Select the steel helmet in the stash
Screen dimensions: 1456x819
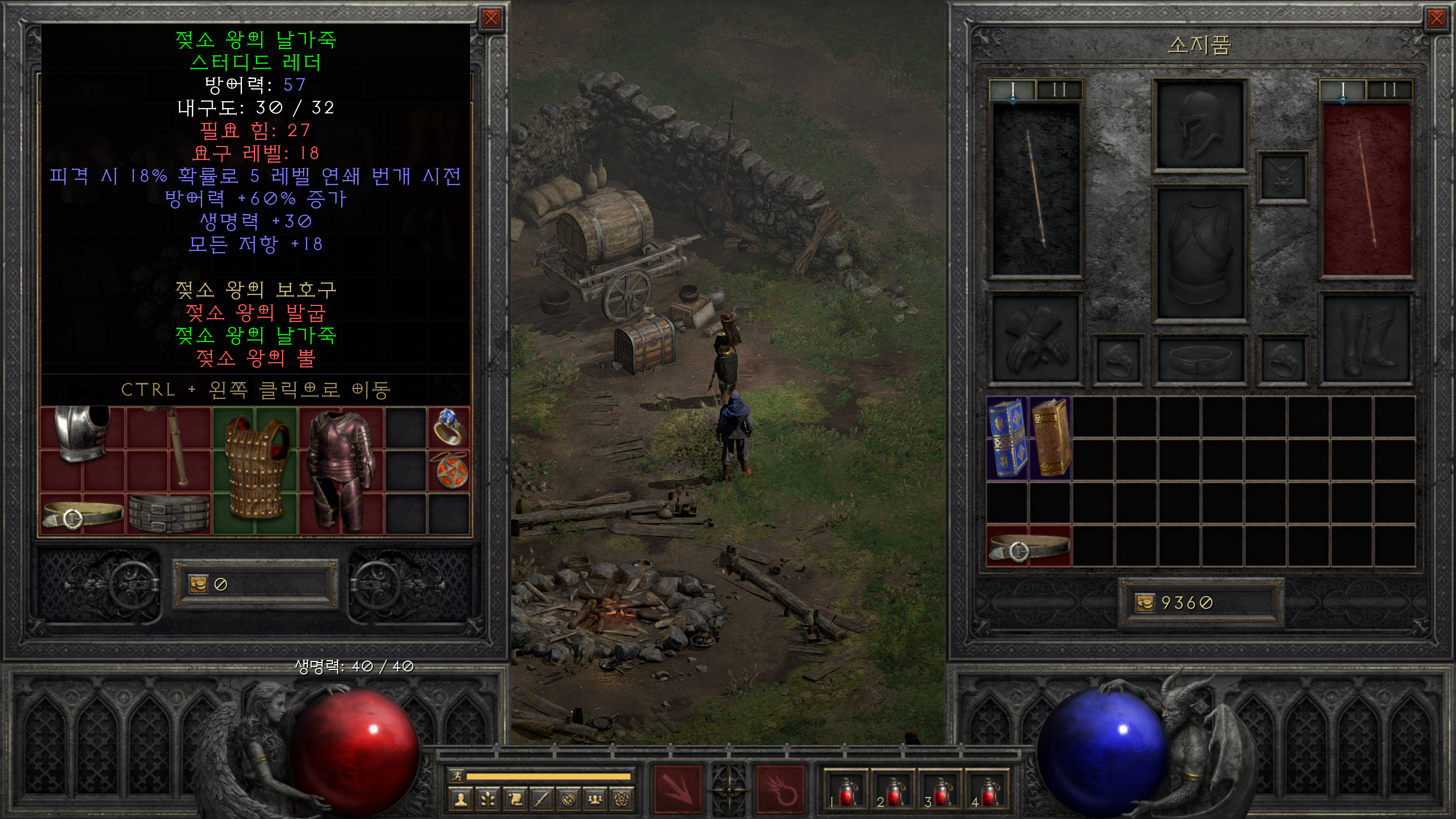click(82, 434)
